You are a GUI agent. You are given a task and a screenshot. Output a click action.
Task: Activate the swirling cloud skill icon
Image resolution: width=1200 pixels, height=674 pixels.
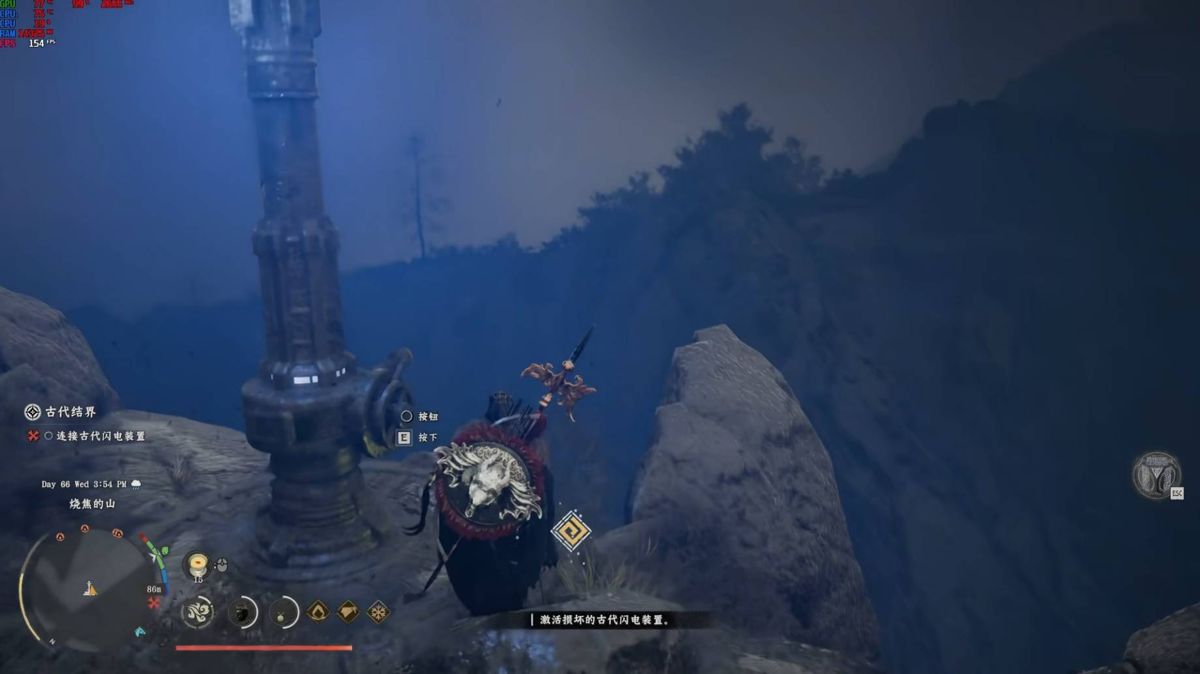click(197, 611)
